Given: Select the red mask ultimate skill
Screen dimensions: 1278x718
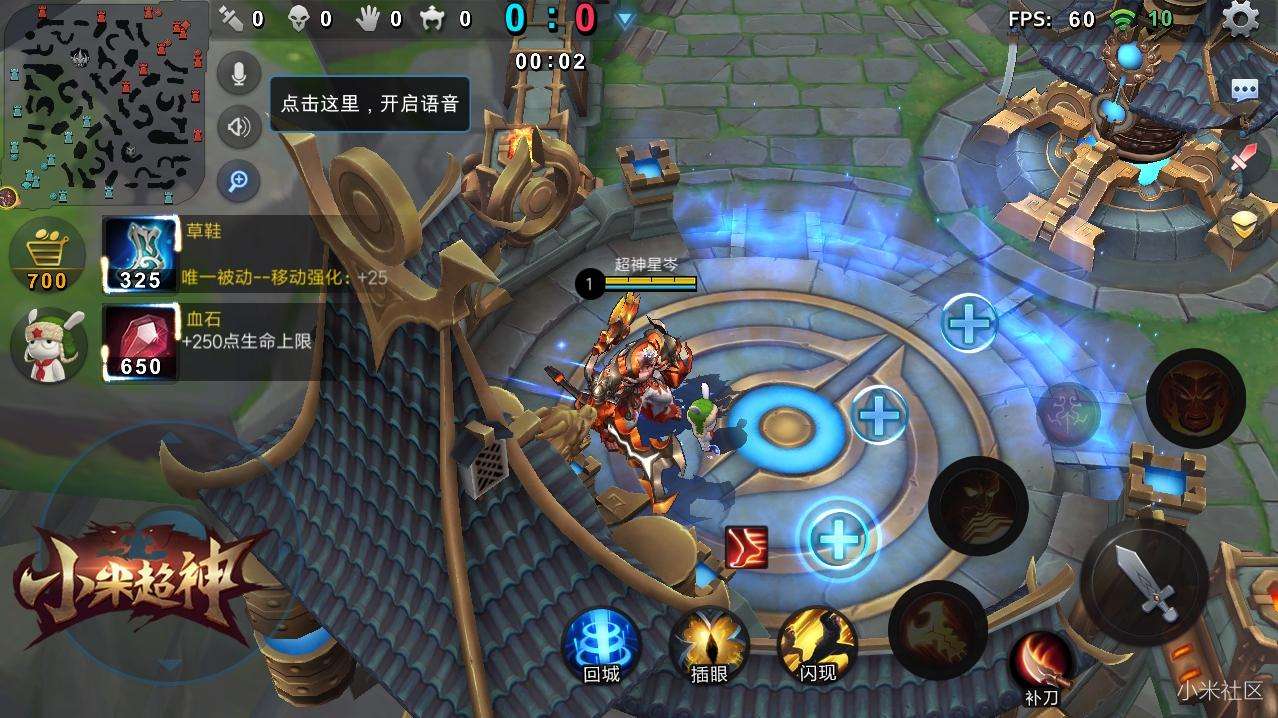Looking at the screenshot, I should (x=1195, y=397).
